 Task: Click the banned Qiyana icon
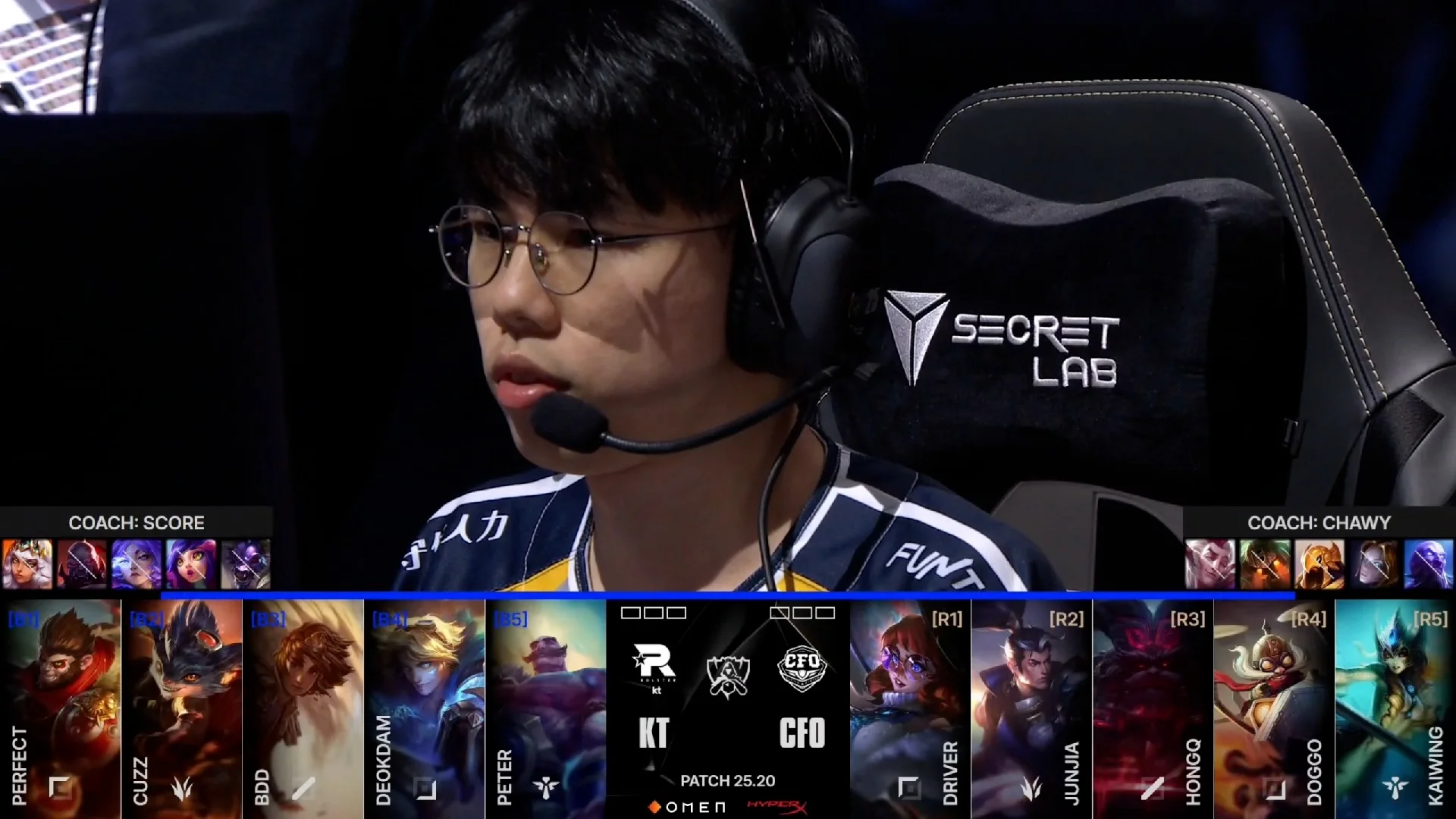coord(27,564)
